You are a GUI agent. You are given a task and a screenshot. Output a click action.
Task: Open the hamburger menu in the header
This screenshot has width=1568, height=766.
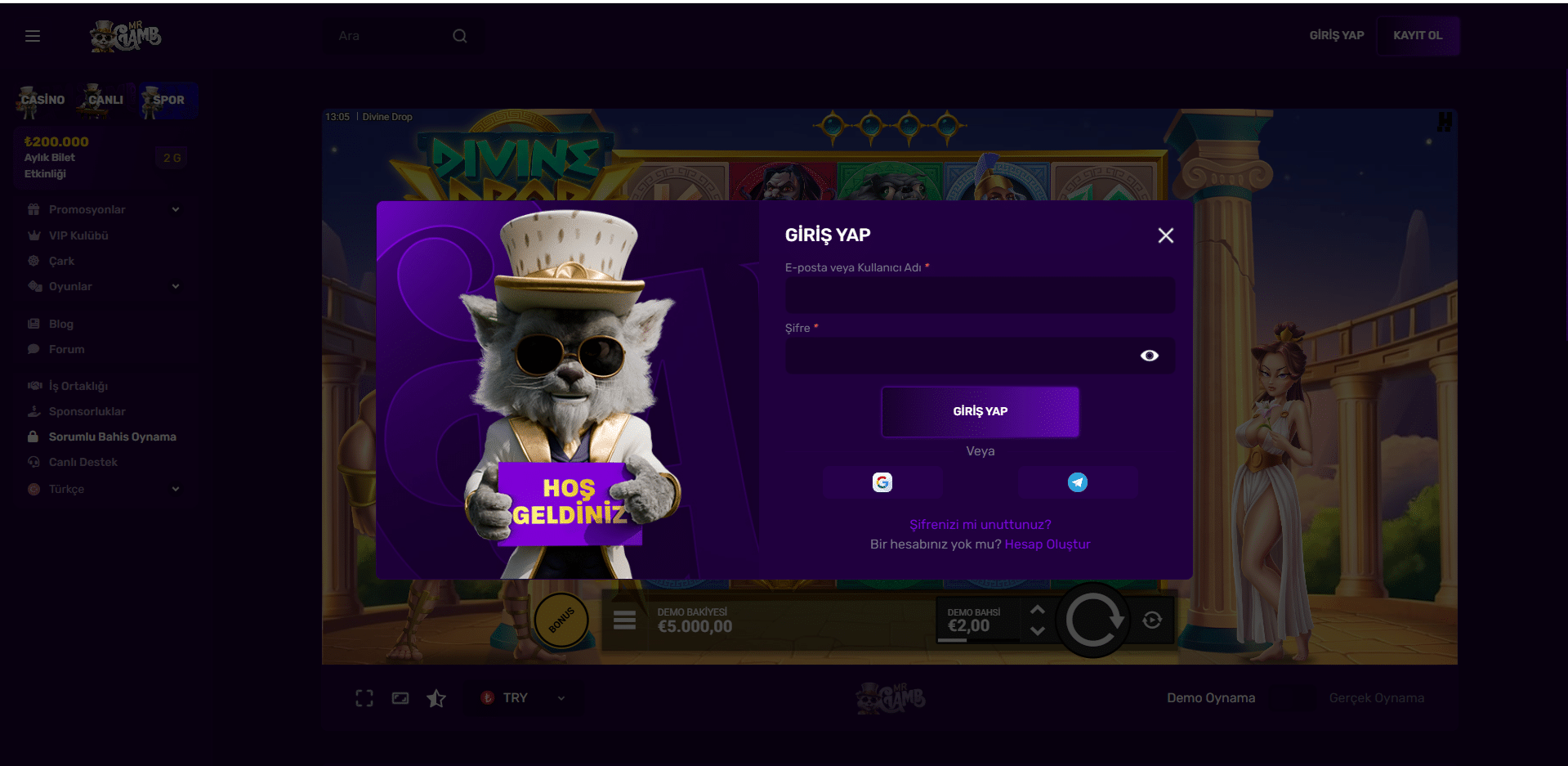tap(33, 36)
